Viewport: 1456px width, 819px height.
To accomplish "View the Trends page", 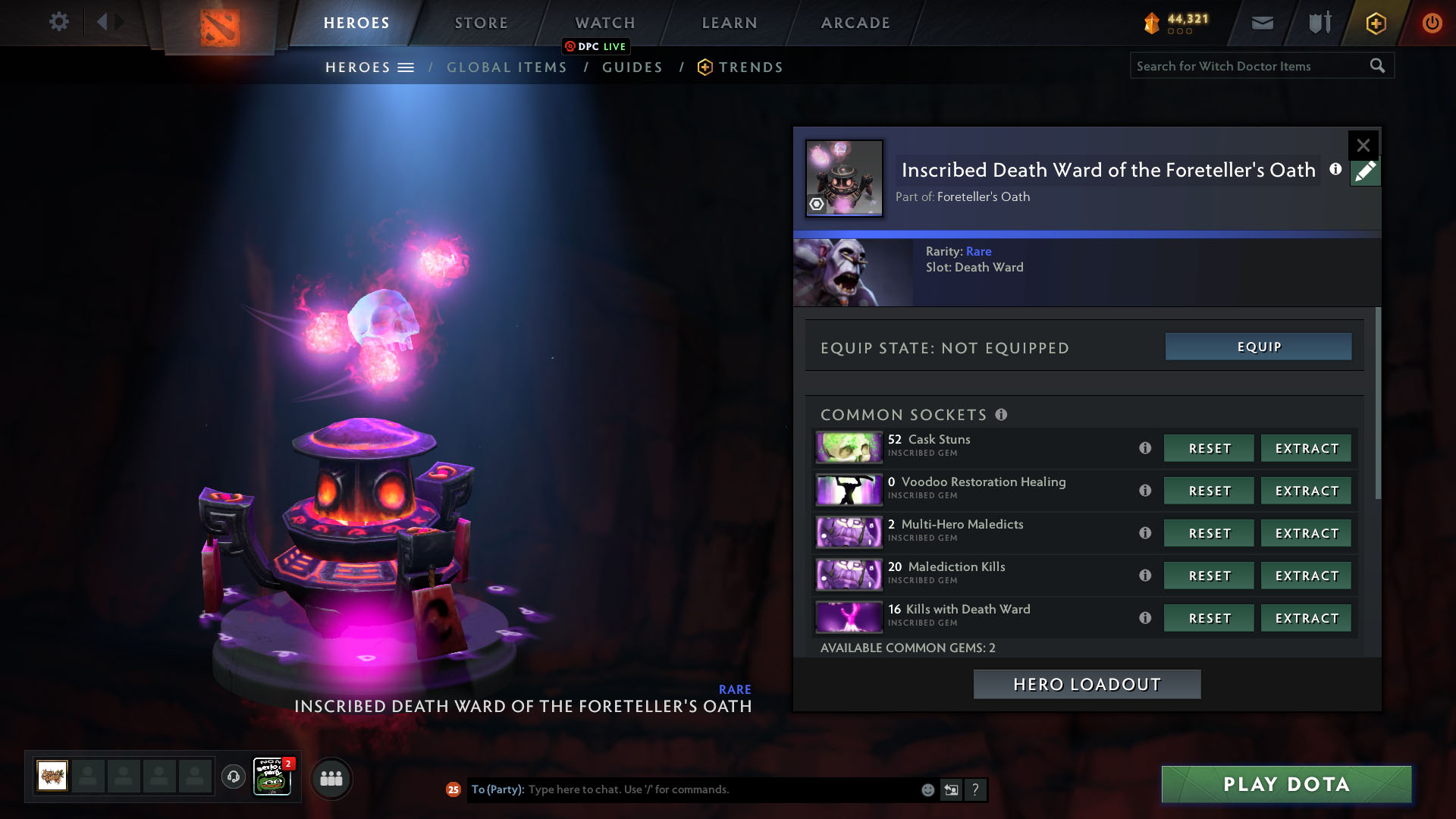I will pyautogui.click(x=750, y=67).
